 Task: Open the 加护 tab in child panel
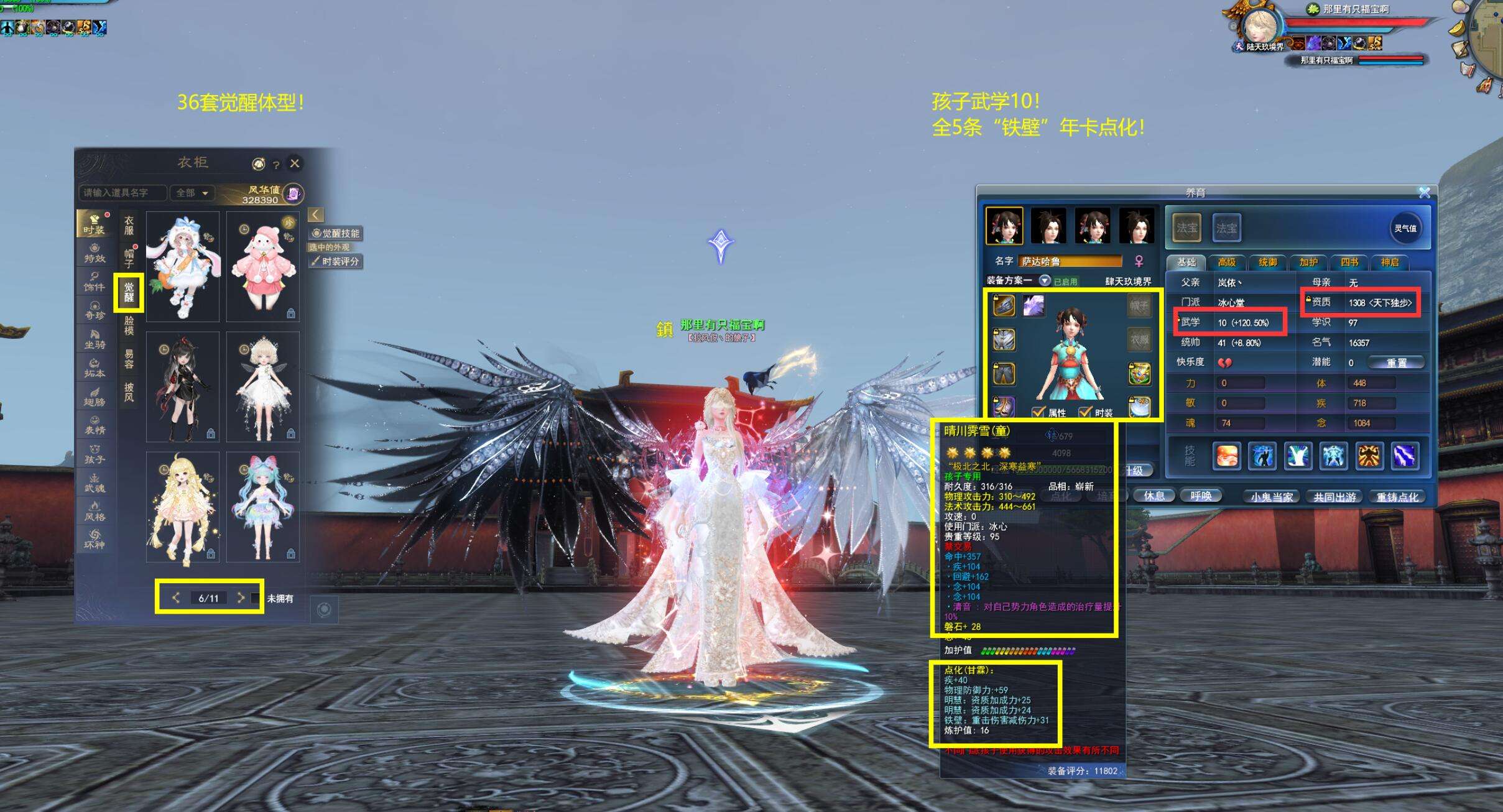click(1308, 262)
